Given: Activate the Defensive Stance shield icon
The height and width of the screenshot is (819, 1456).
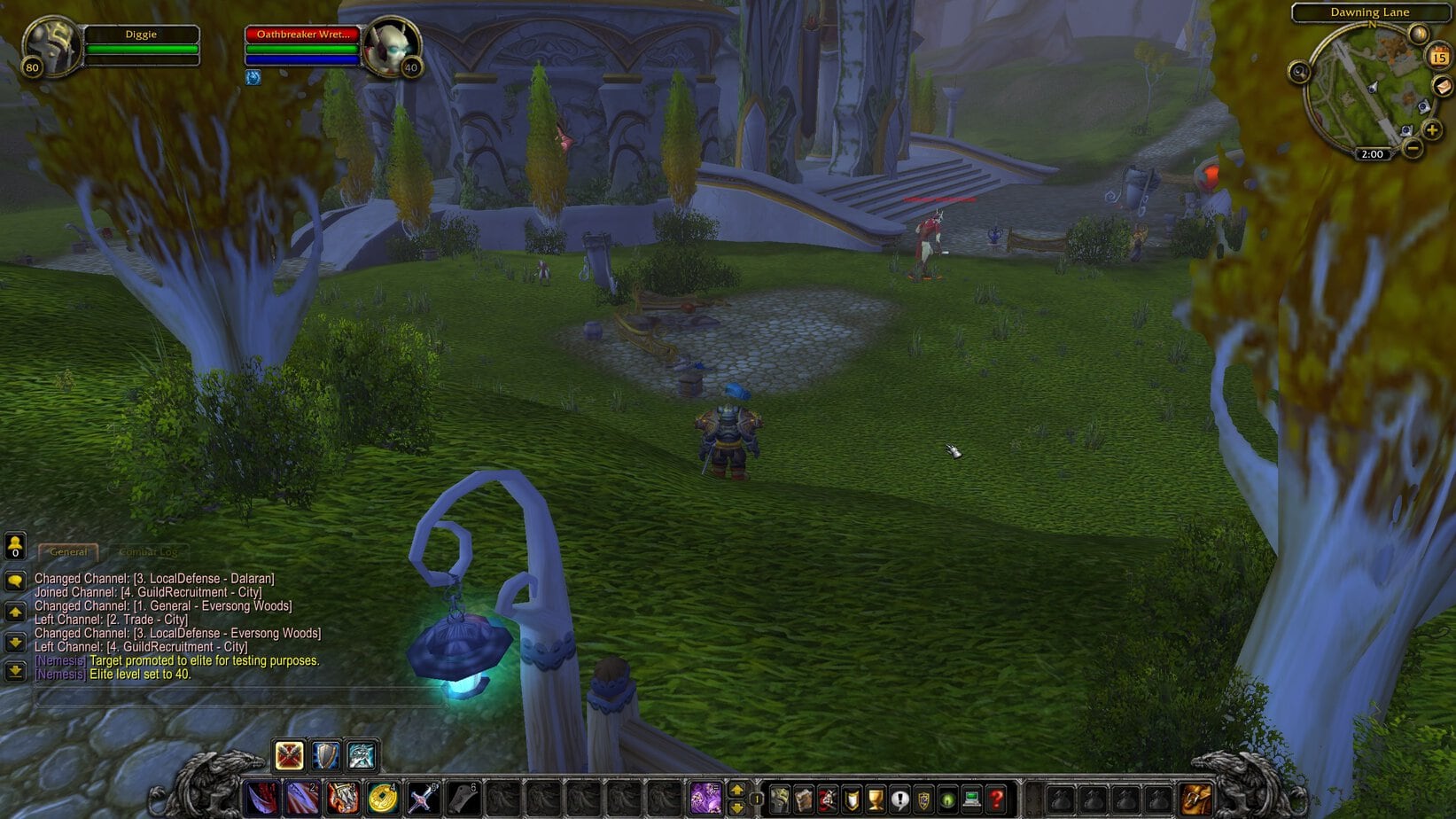Looking at the screenshot, I should [x=325, y=755].
